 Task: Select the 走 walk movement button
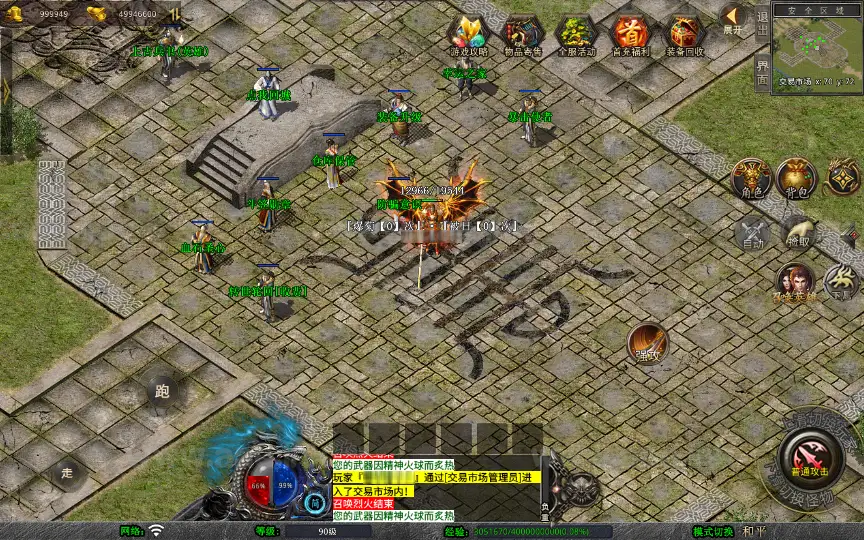click(68, 471)
